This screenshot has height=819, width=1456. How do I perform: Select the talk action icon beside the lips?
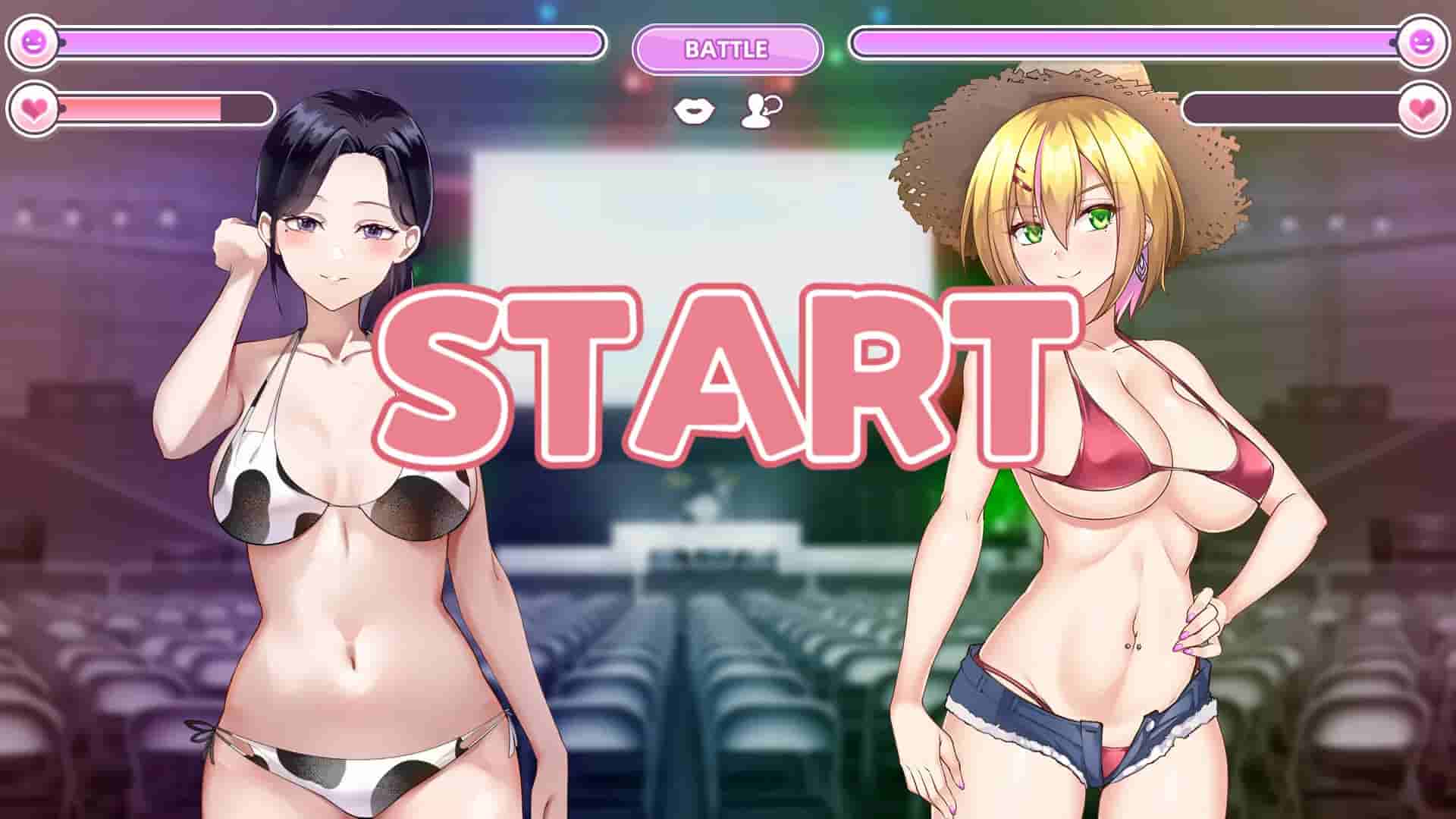coord(758,111)
